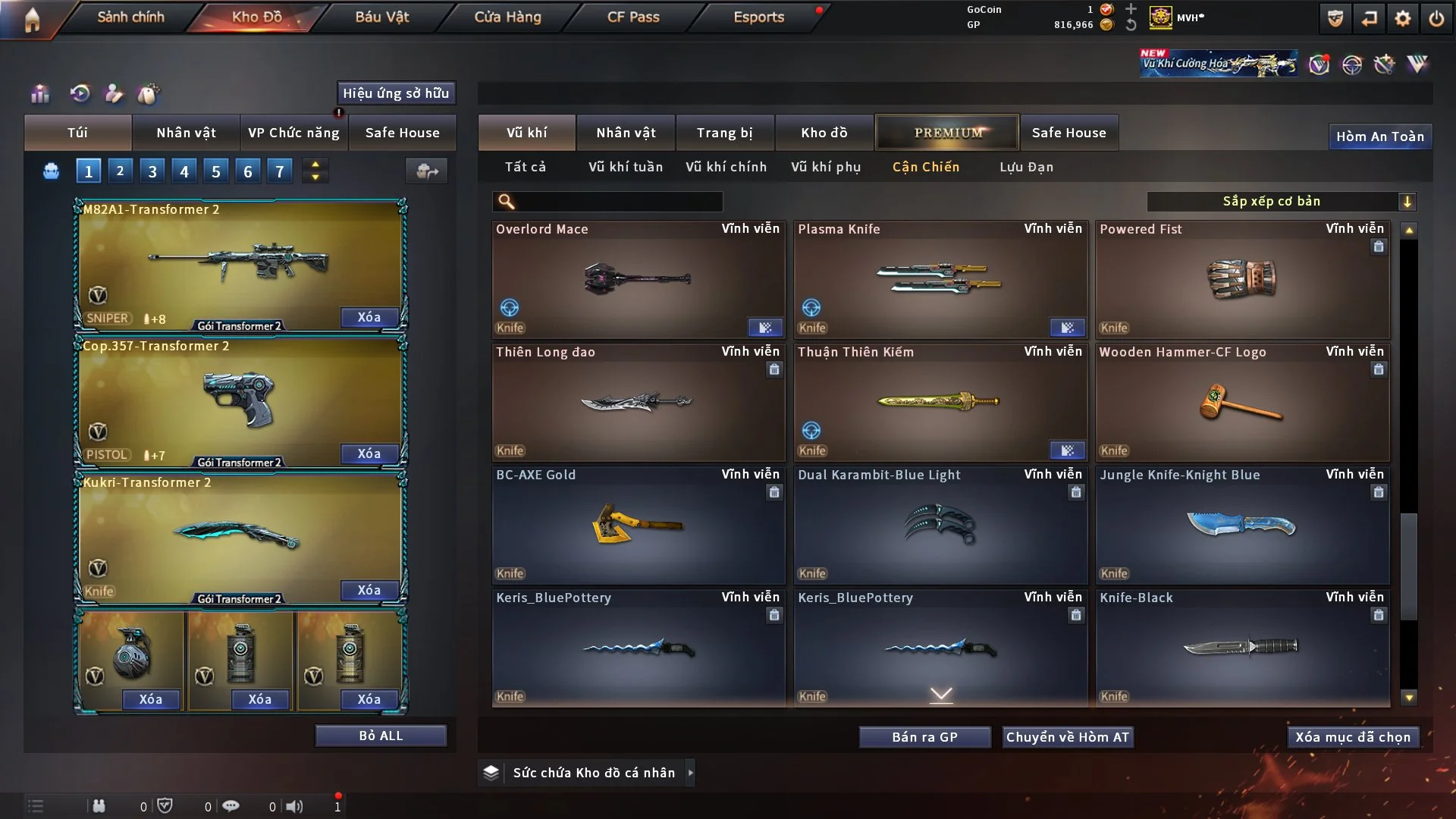Viewport: 1456px width, 819px height.
Task: Open the settings gear icon
Action: coord(1402,18)
